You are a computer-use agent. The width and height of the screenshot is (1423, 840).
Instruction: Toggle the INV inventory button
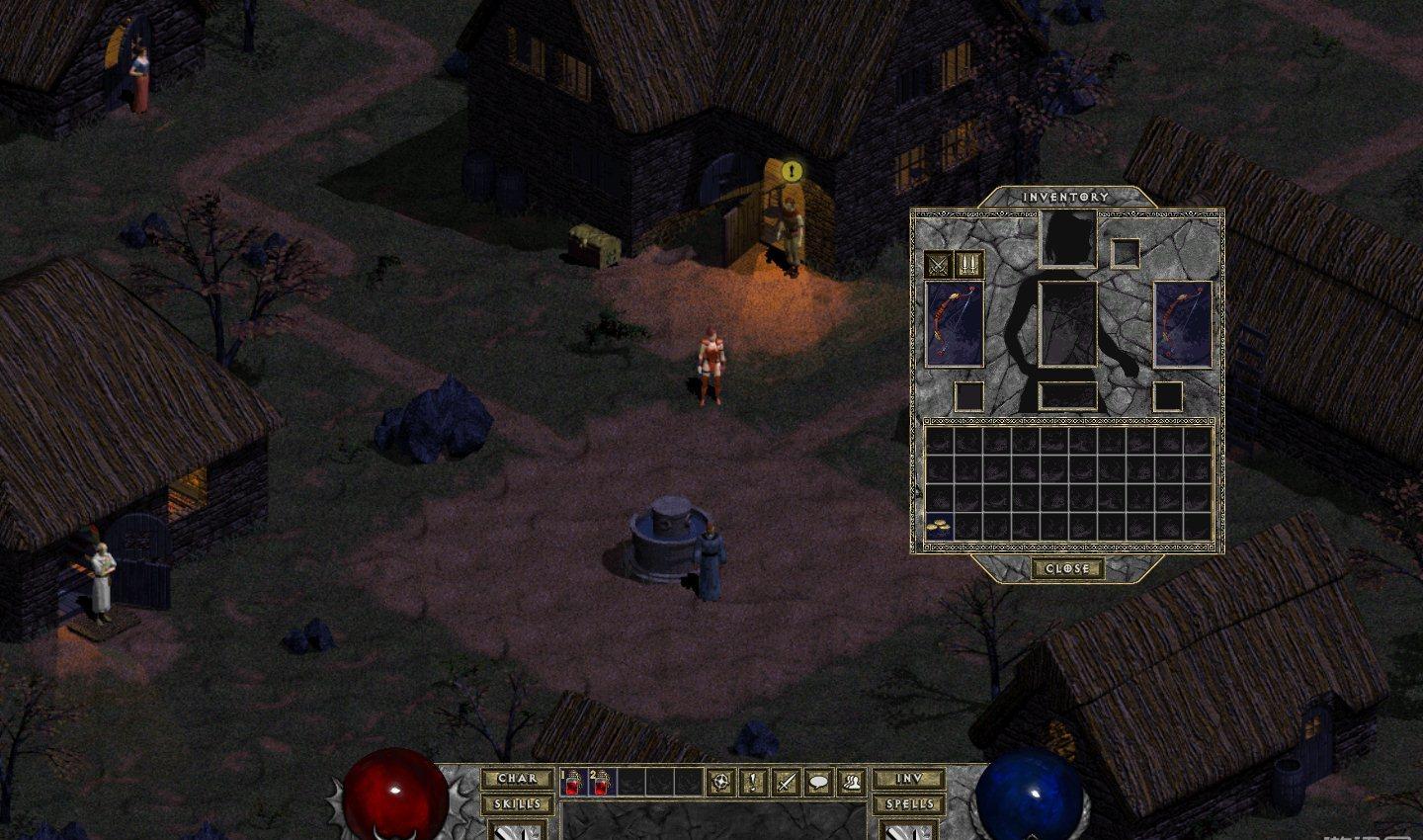tap(909, 779)
